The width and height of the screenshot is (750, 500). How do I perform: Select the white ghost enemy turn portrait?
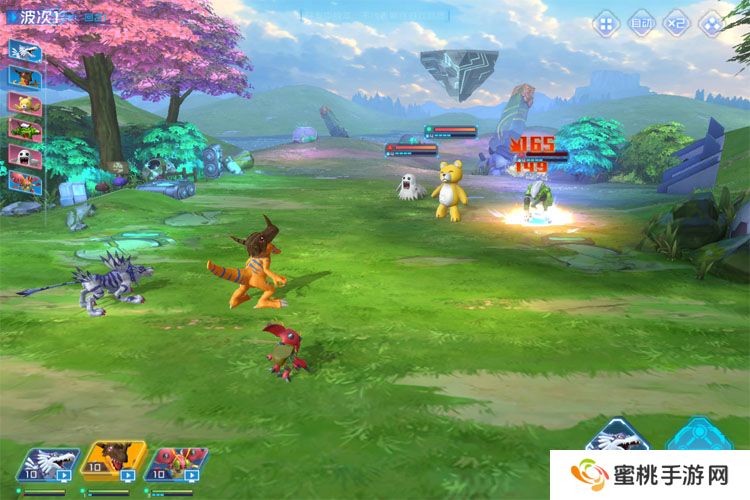(25, 154)
